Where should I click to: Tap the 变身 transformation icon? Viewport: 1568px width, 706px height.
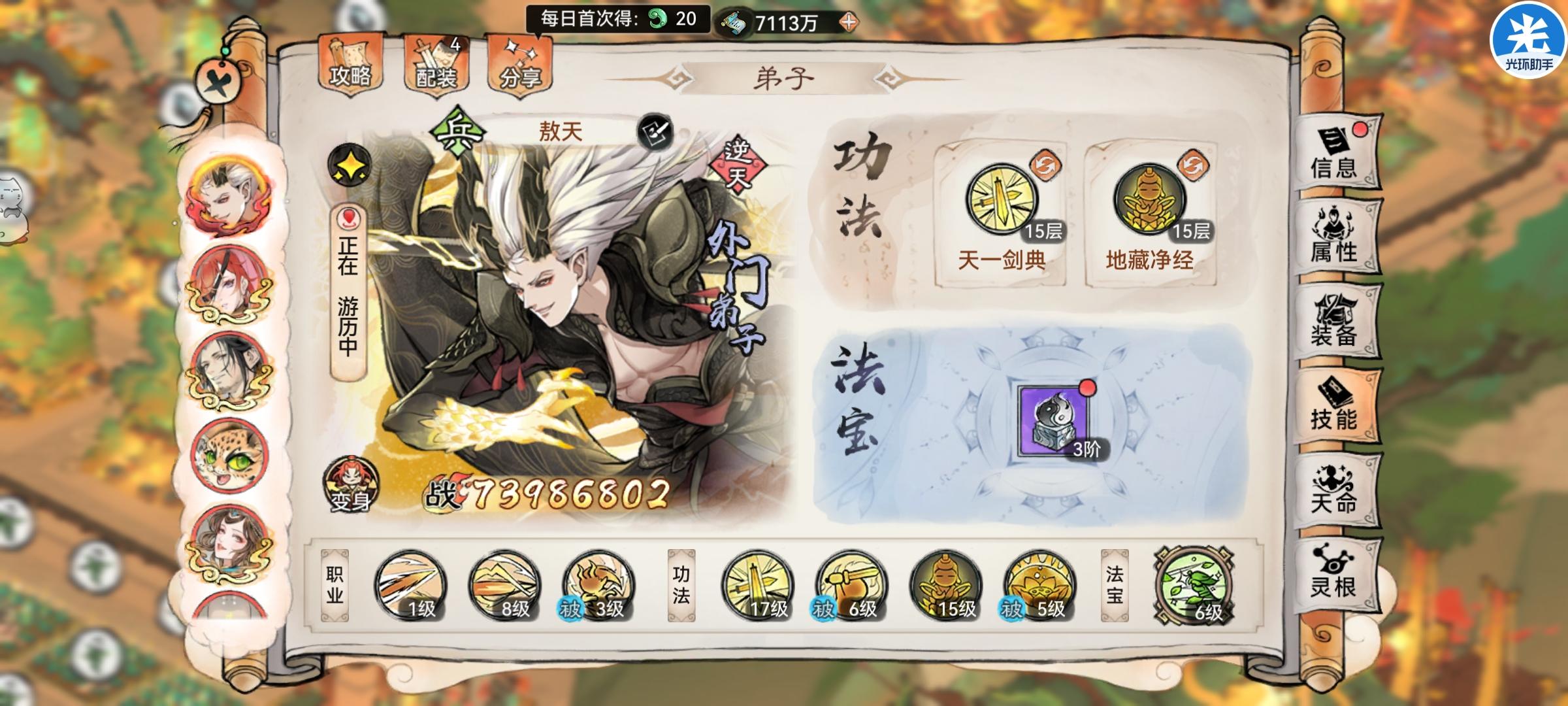coord(350,484)
